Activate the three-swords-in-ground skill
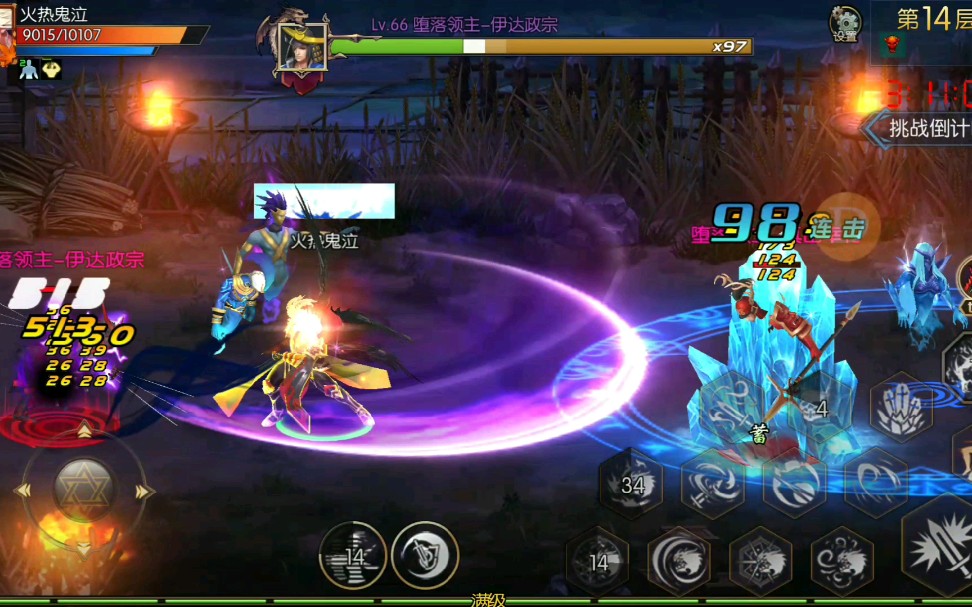 point(901,408)
